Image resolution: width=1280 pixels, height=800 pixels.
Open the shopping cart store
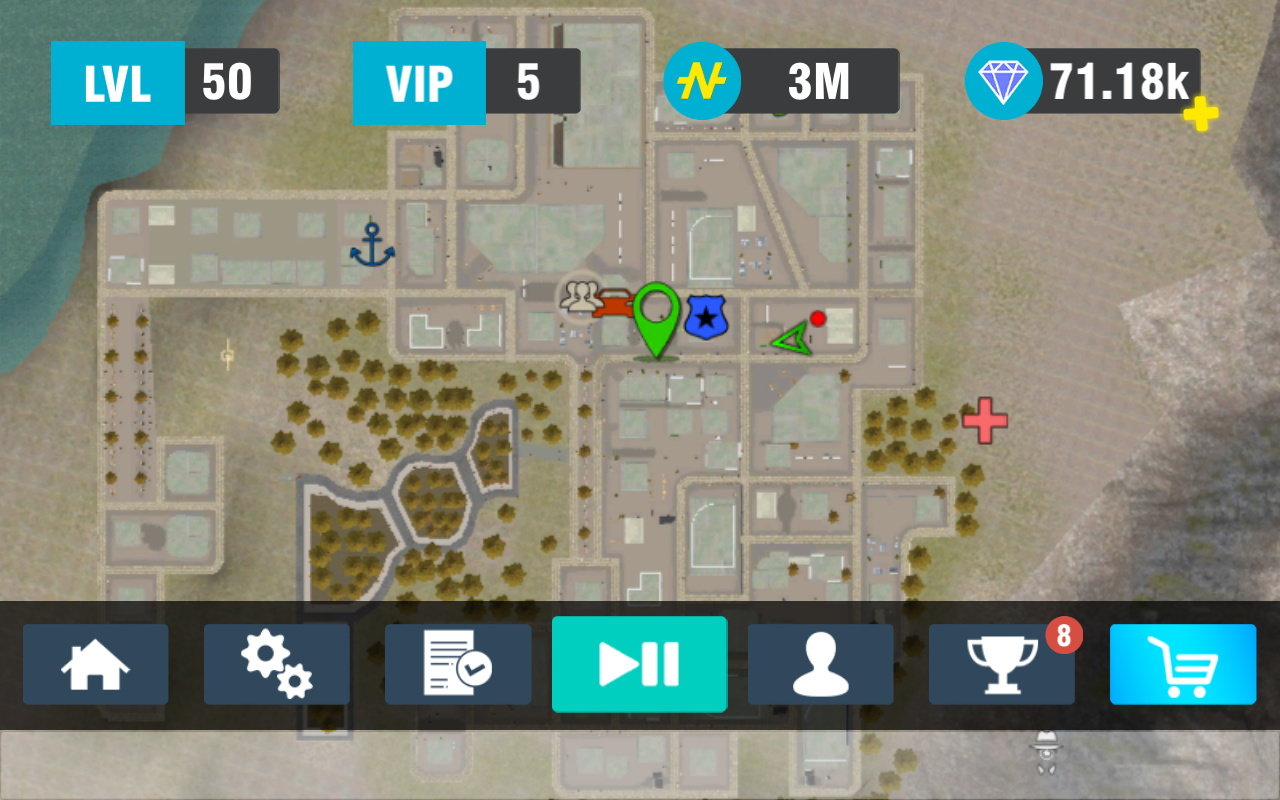click(x=1183, y=665)
